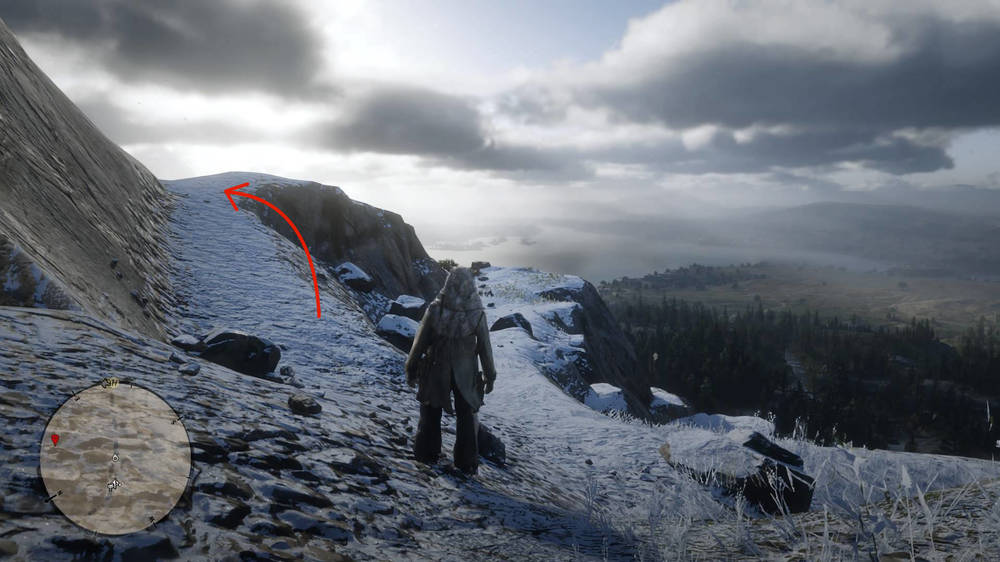The image size is (1000, 562).
Task: Open the circular minimap
Action: (115, 457)
